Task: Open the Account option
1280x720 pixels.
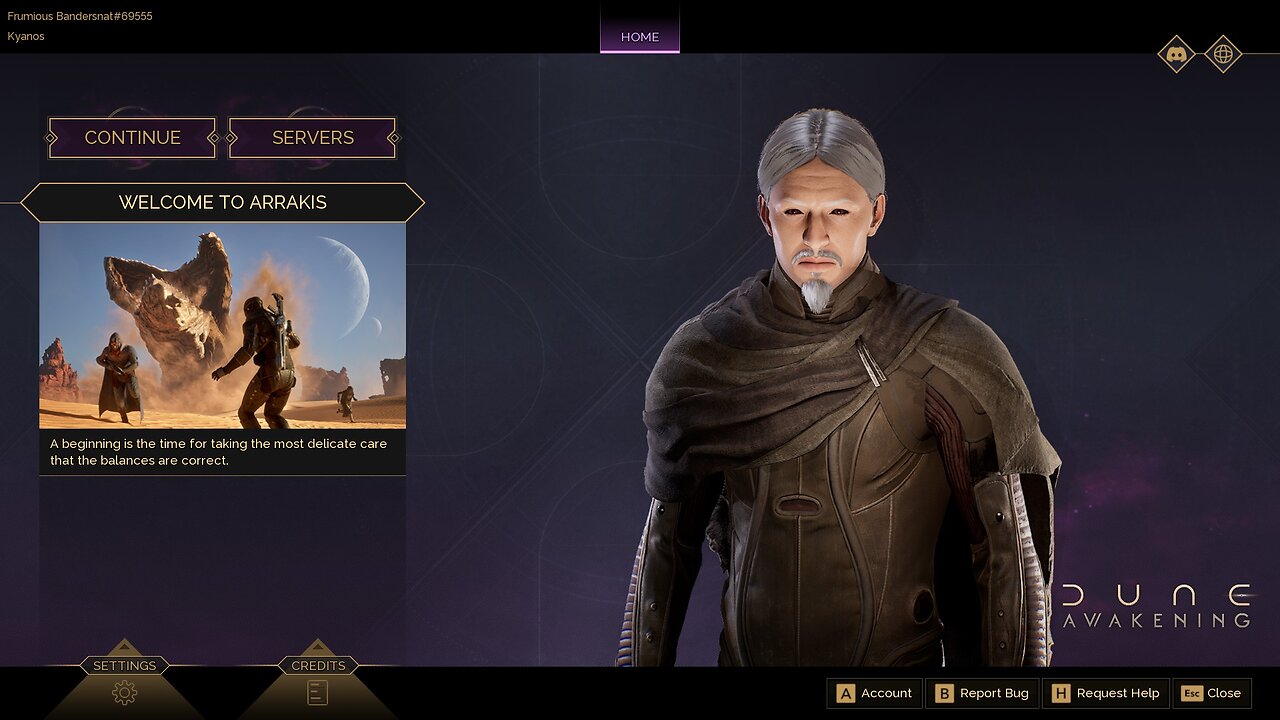Action: pyautogui.click(x=874, y=693)
